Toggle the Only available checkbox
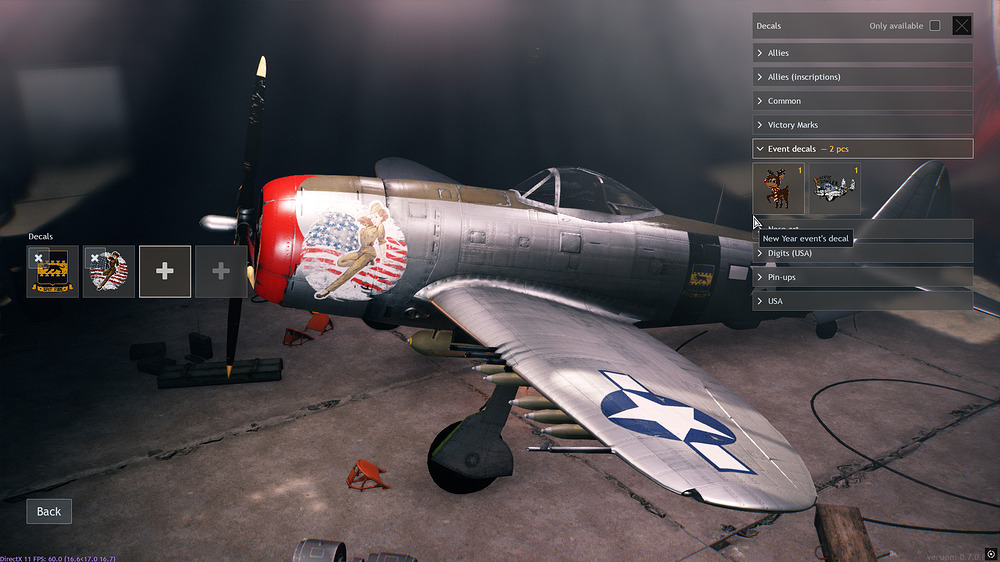The width and height of the screenshot is (1000, 562). [935, 26]
